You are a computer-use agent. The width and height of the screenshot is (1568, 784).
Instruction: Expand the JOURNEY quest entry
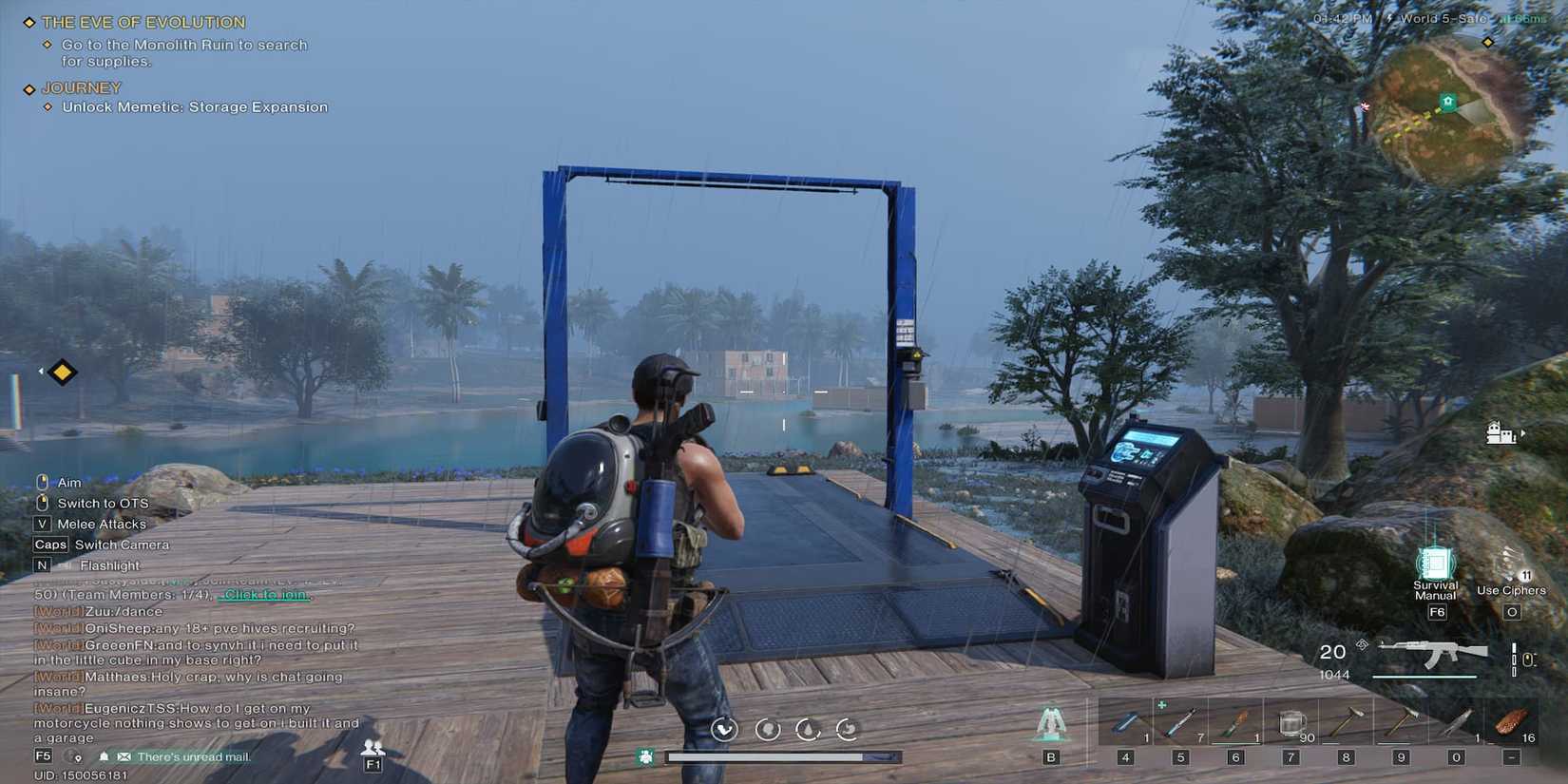point(29,87)
